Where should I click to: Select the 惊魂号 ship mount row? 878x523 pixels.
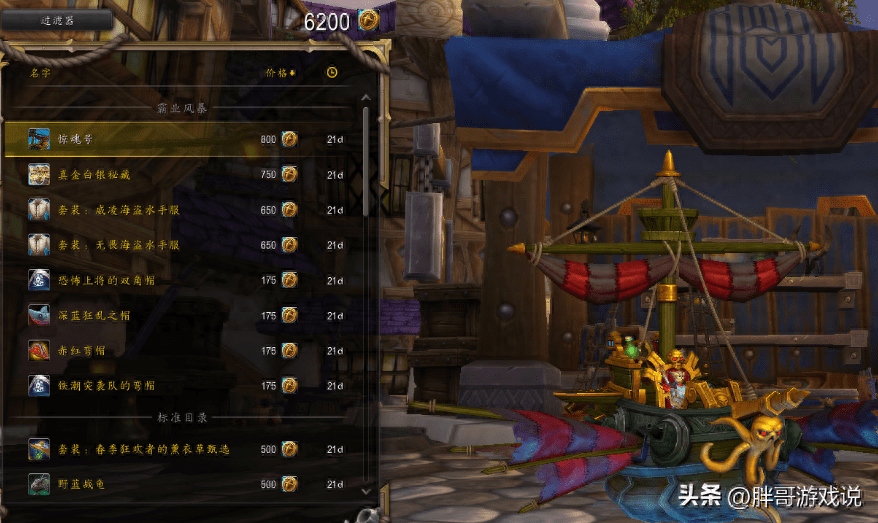click(185, 139)
